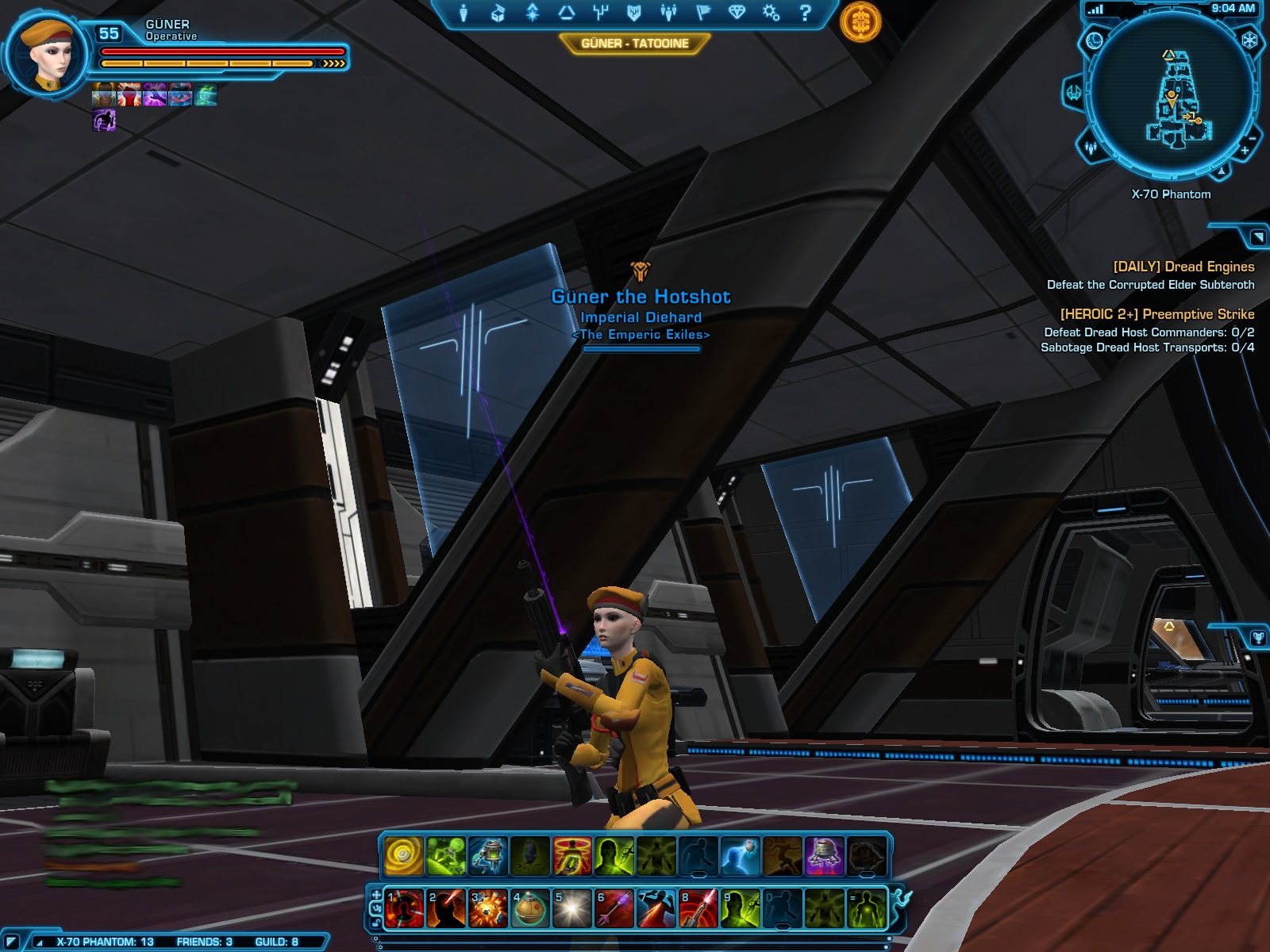Click the question mark help icon
Image resolution: width=1270 pixels, height=952 pixels.
[805, 13]
